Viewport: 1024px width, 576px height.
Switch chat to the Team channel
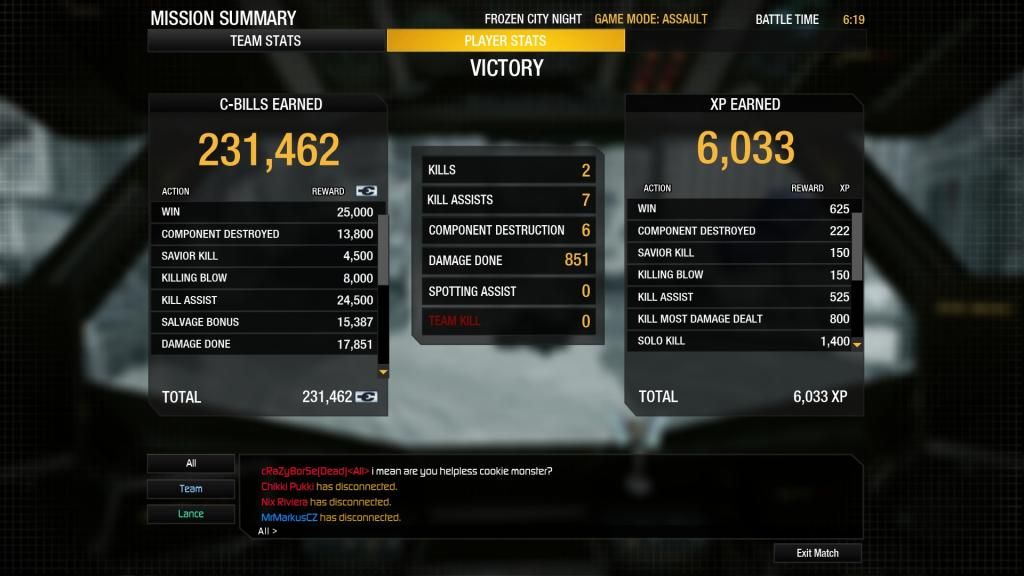(x=191, y=489)
